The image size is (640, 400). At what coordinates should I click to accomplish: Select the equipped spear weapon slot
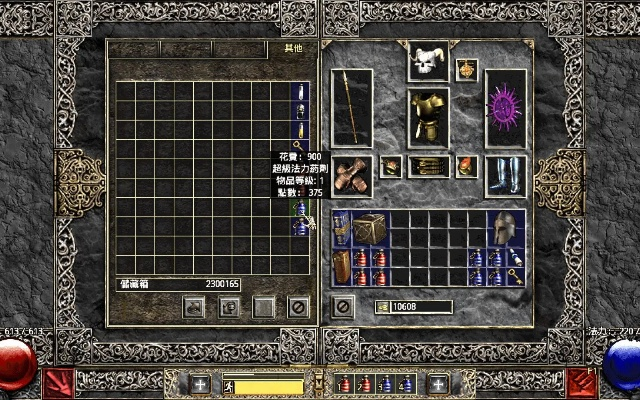pos(351,107)
